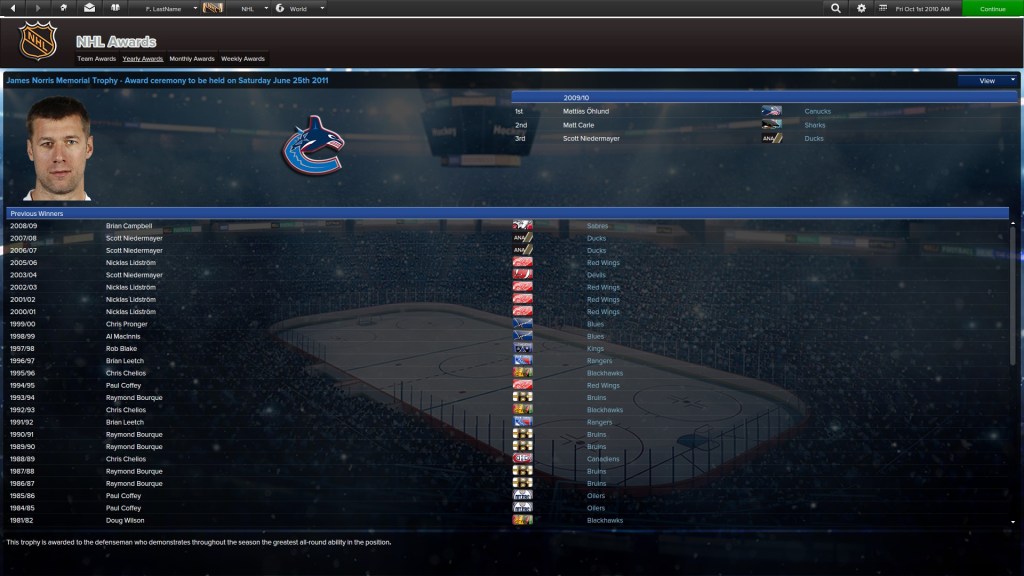Select first-place Mattias Öhlund
Screen dimensions: 1024x576
(x=585, y=111)
